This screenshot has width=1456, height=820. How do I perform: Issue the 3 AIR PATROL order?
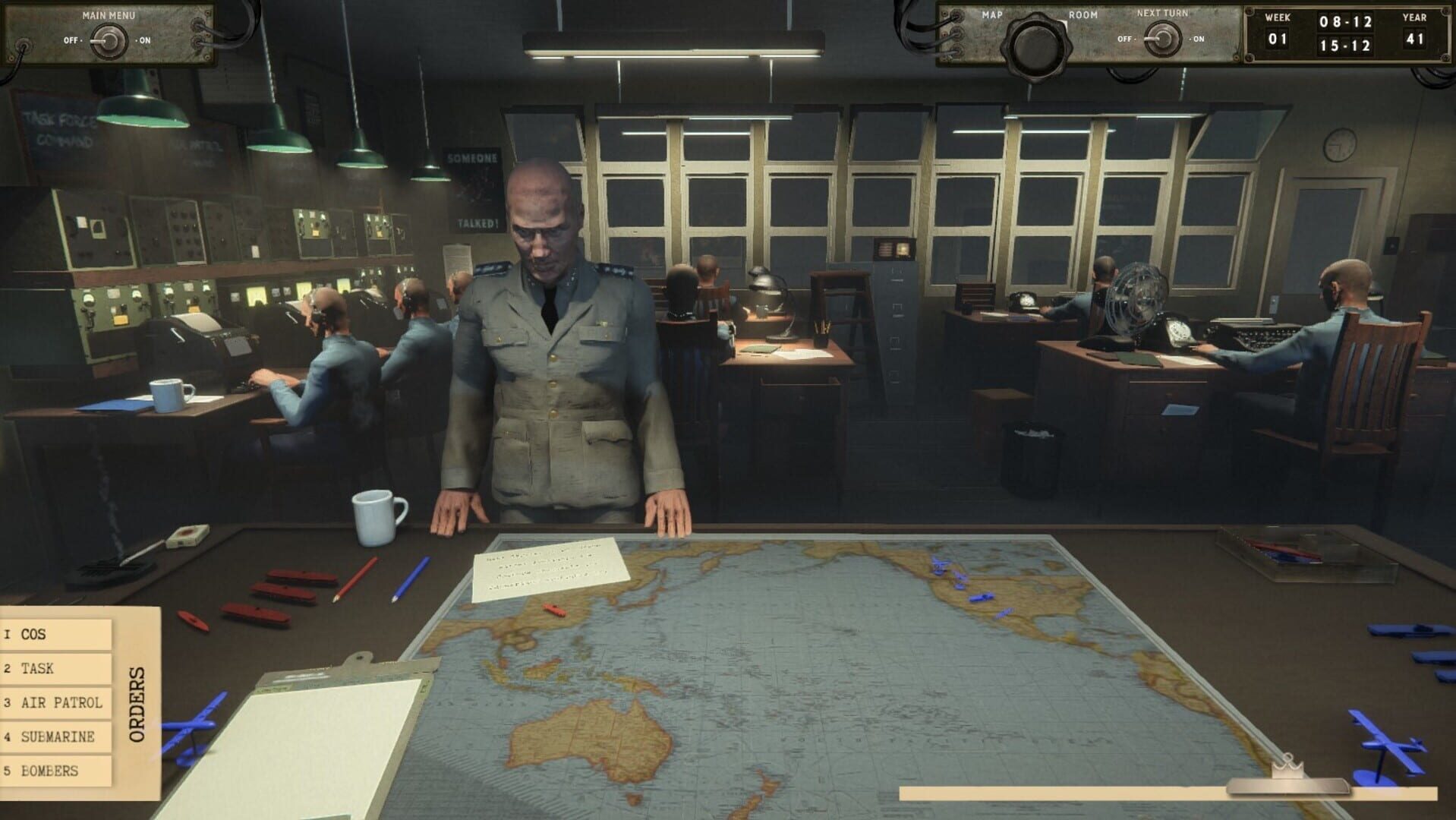53,703
